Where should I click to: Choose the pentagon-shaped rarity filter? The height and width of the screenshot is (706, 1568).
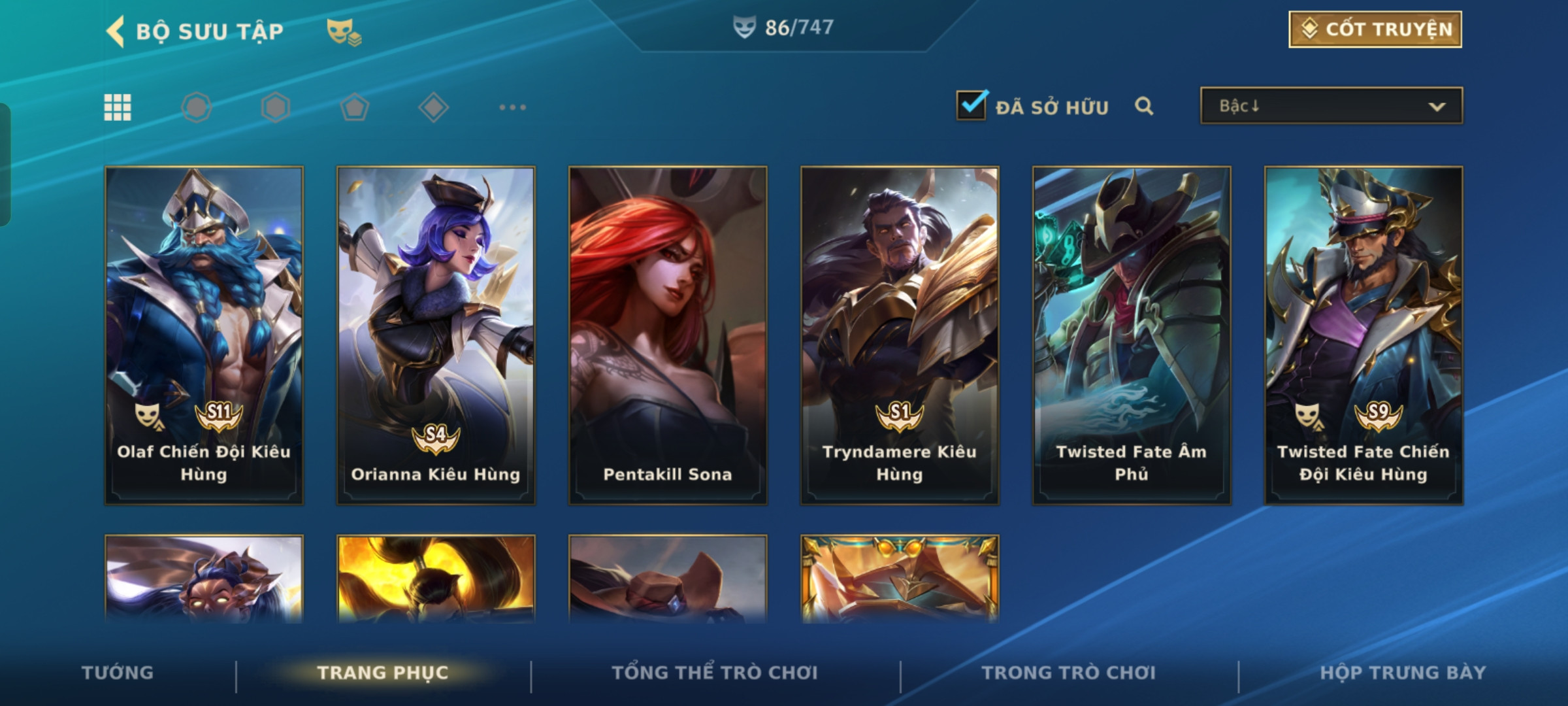click(354, 107)
